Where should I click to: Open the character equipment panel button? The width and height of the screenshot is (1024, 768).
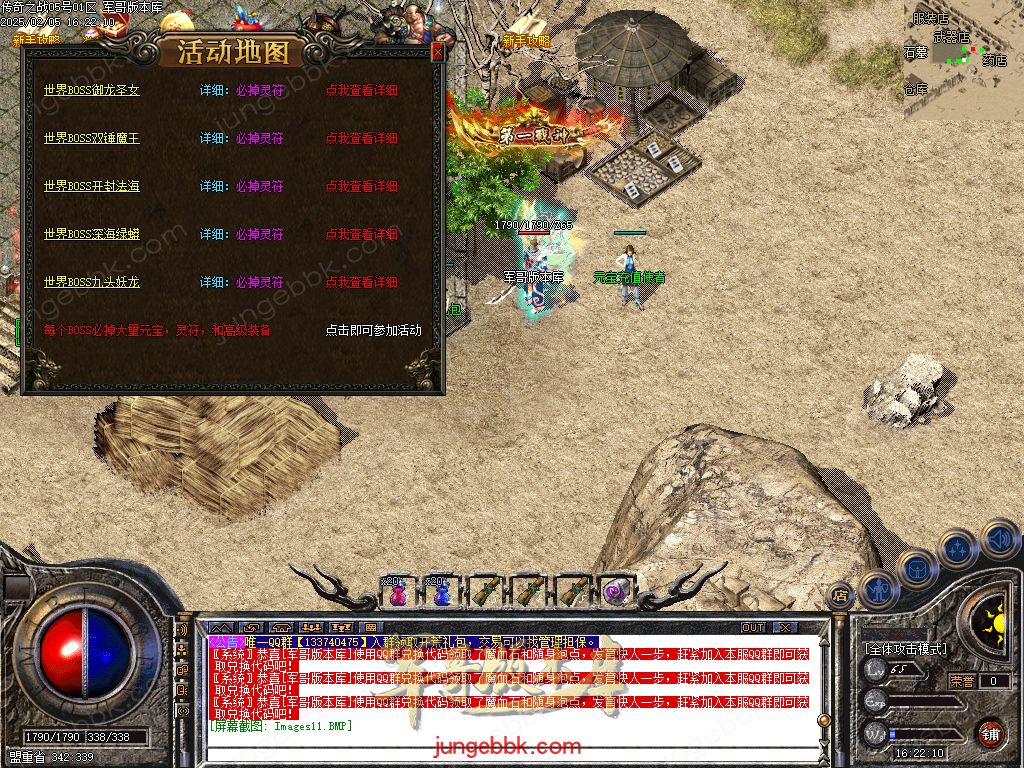click(x=877, y=590)
